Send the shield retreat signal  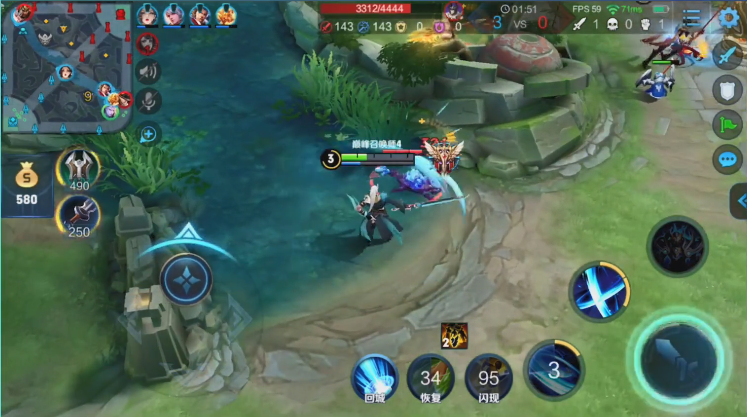tap(727, 90)
